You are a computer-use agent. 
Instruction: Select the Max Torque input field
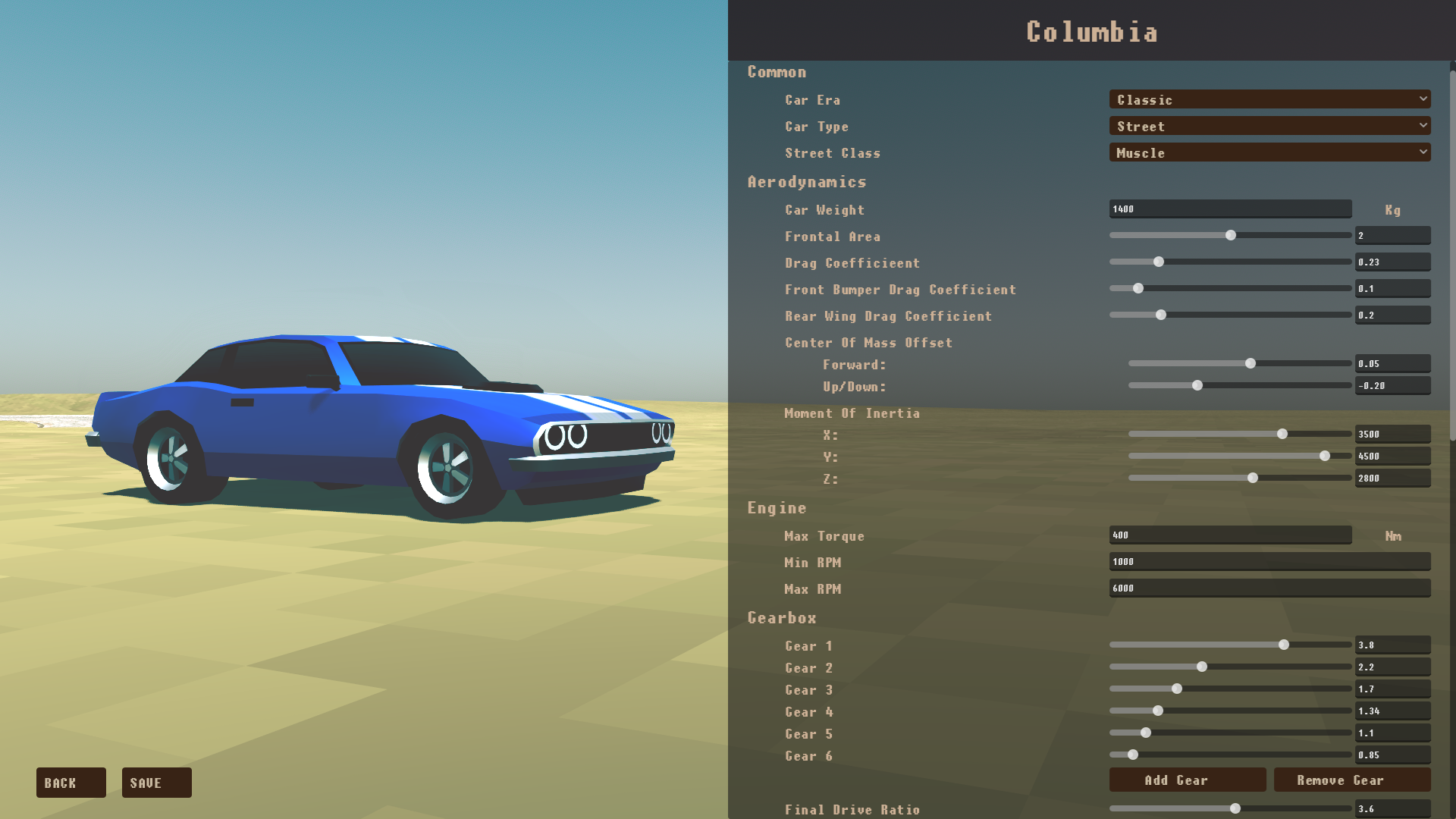[1230, 535]
